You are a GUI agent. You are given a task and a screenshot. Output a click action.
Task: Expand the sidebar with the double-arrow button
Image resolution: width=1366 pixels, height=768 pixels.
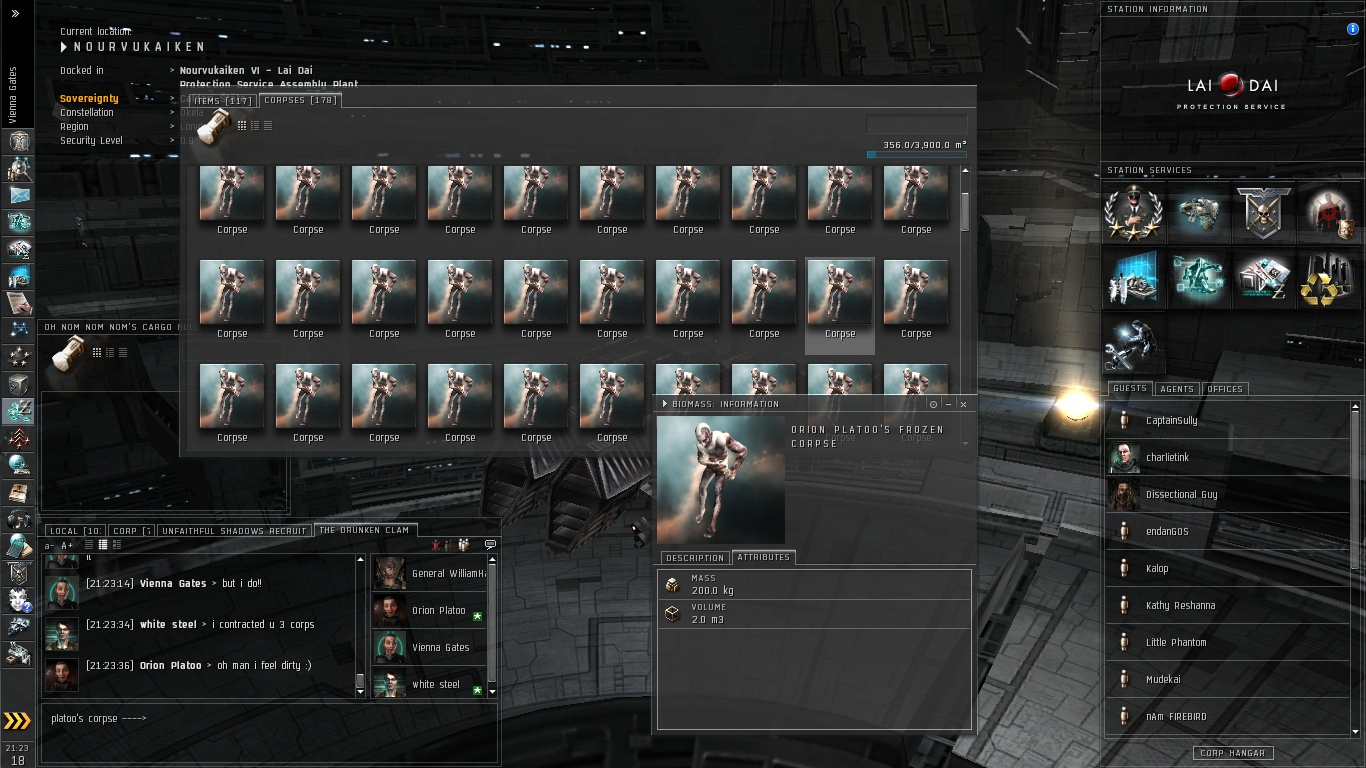pos(15,14)
